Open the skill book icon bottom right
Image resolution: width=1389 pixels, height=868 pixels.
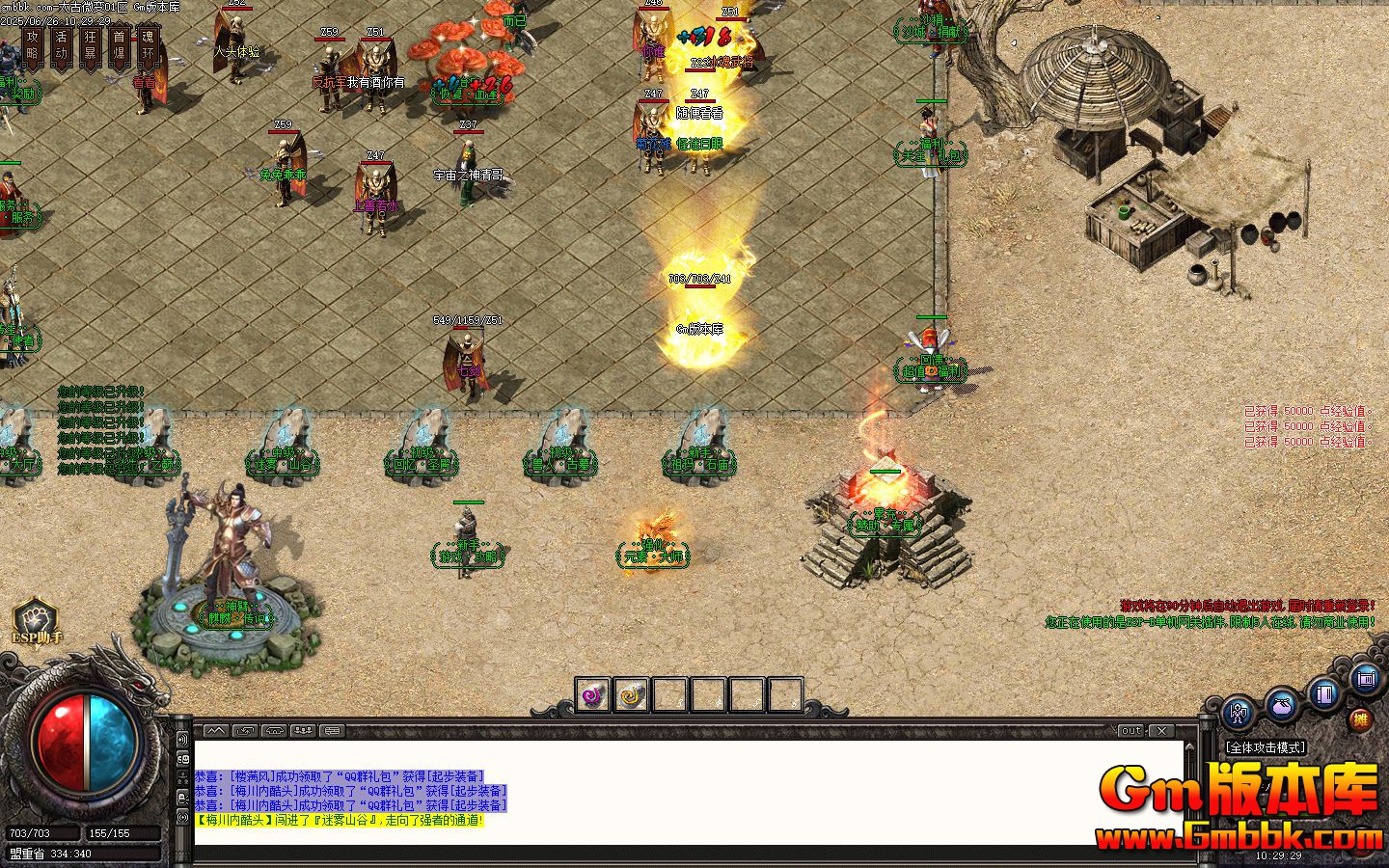pos(1323,692)
